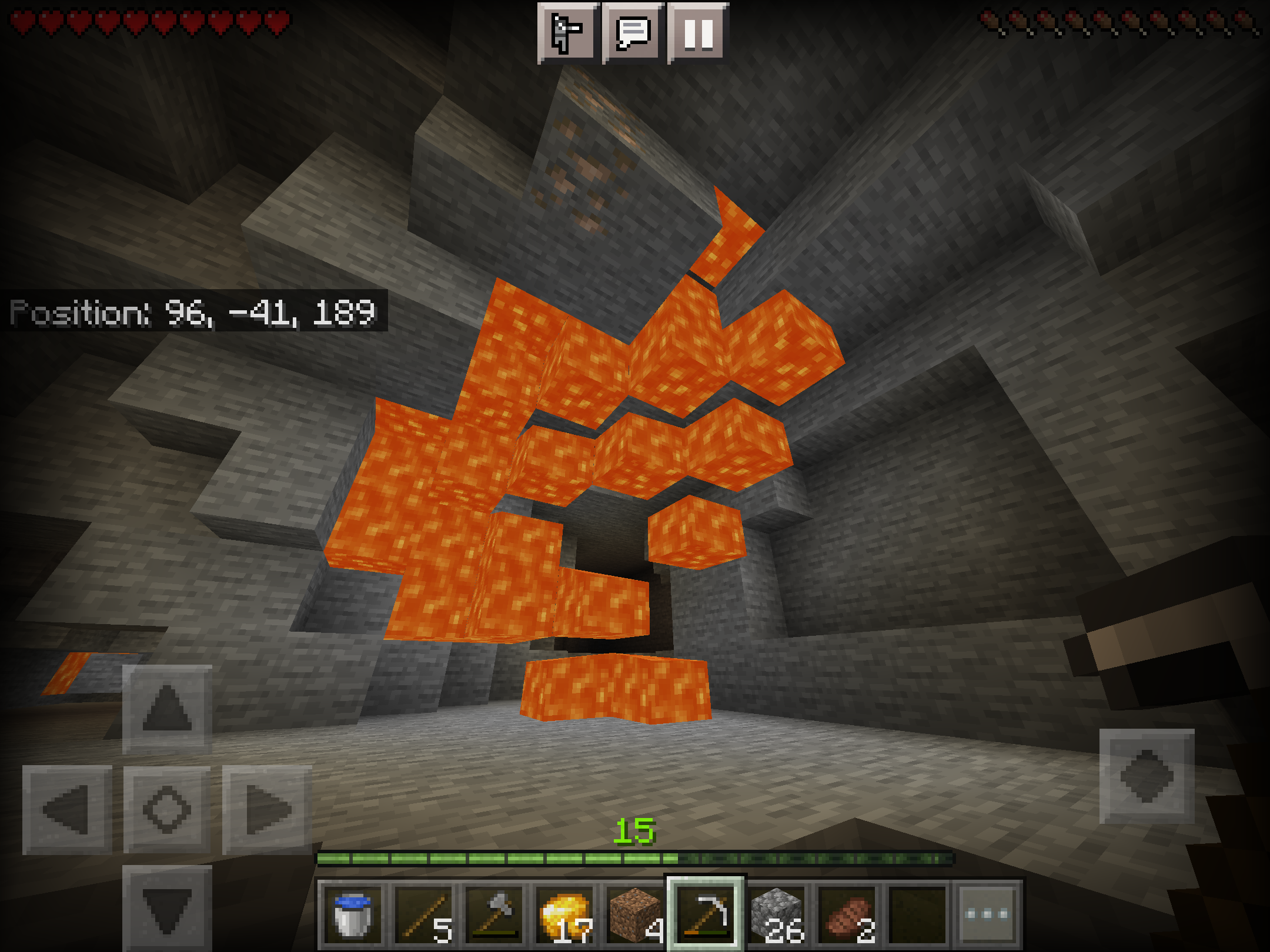Tap the move backward arrow

(167, 908)
